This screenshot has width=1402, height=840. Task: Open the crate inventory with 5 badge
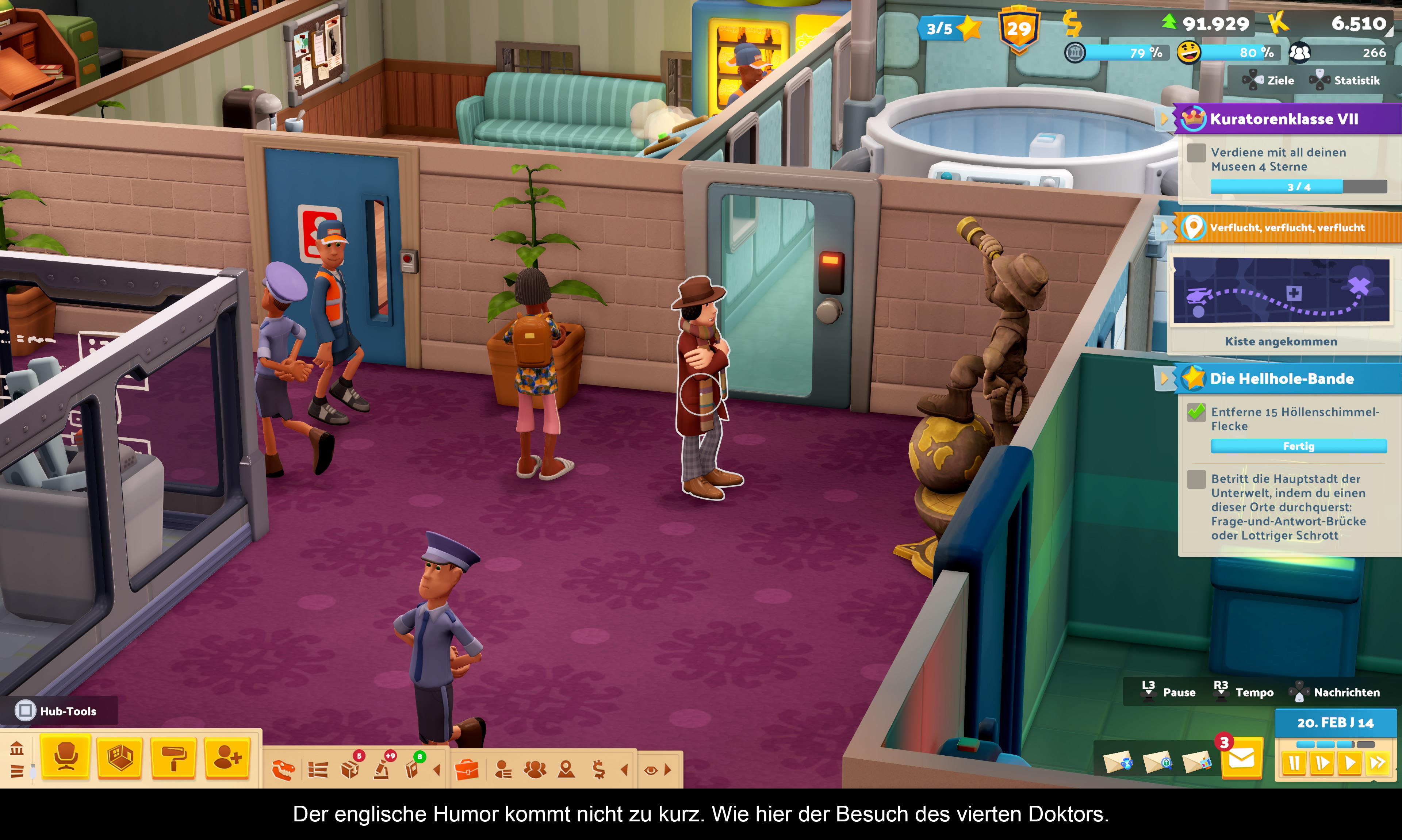pyautogui.click(x=350, y=769)
